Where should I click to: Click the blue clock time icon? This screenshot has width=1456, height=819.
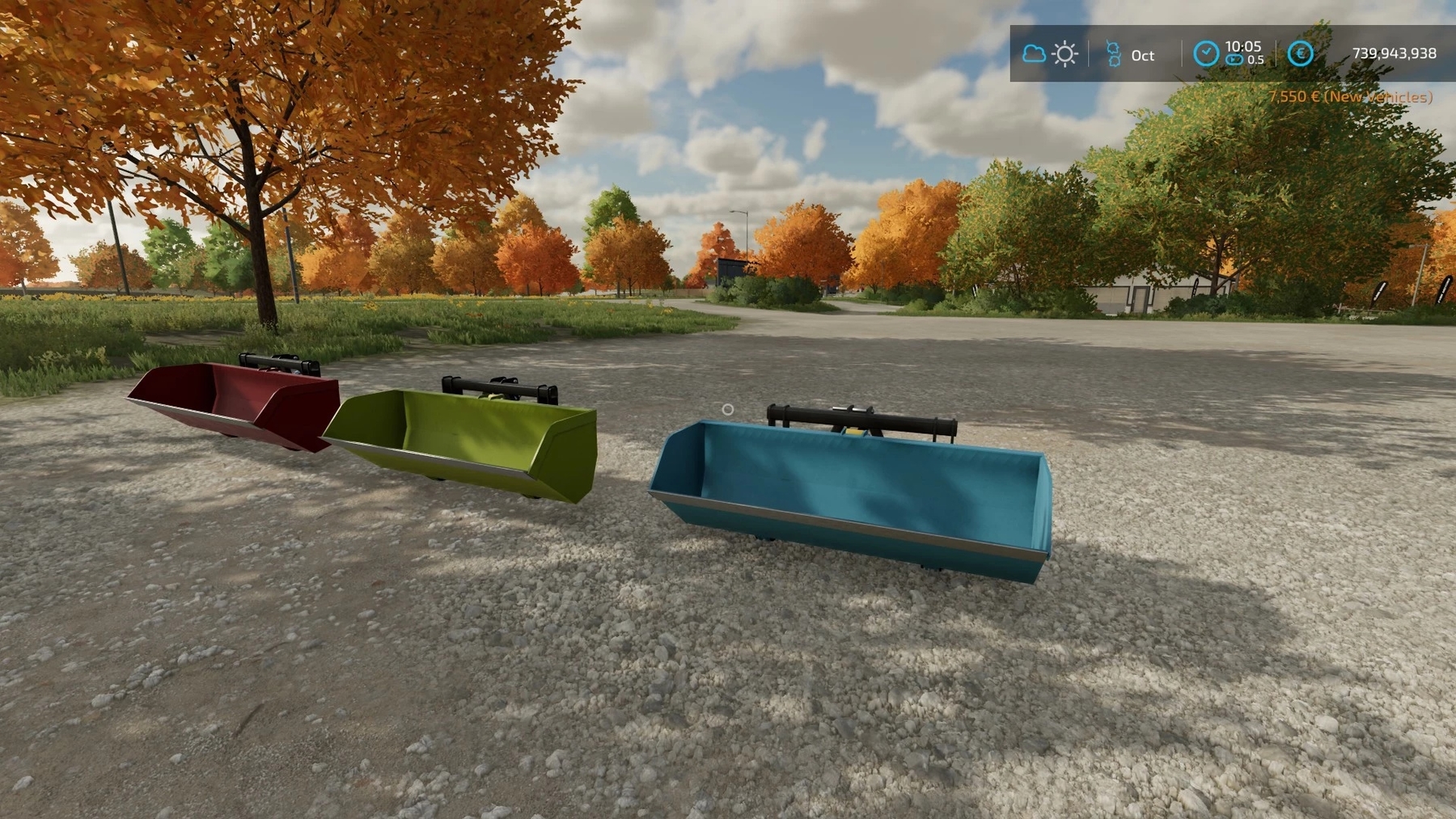[1205, 53]
